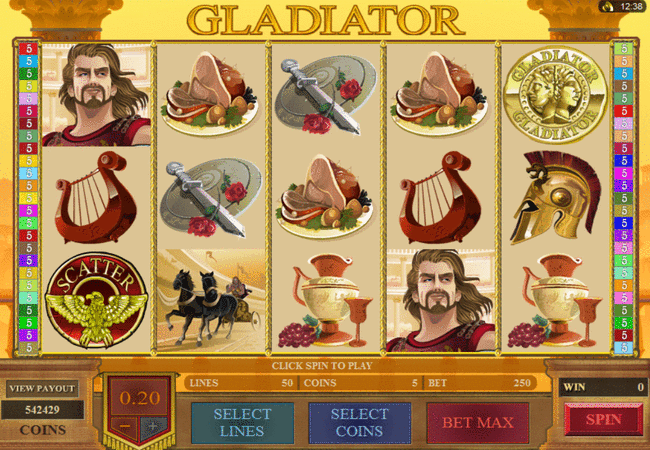Click the icon beside the 12:38 clock
The image size is (650, 450).
coord(606,6)
